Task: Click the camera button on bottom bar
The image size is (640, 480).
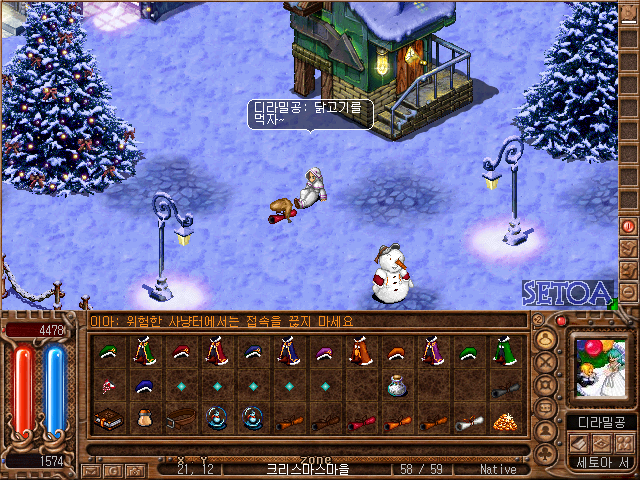Action: click(133, 469)
